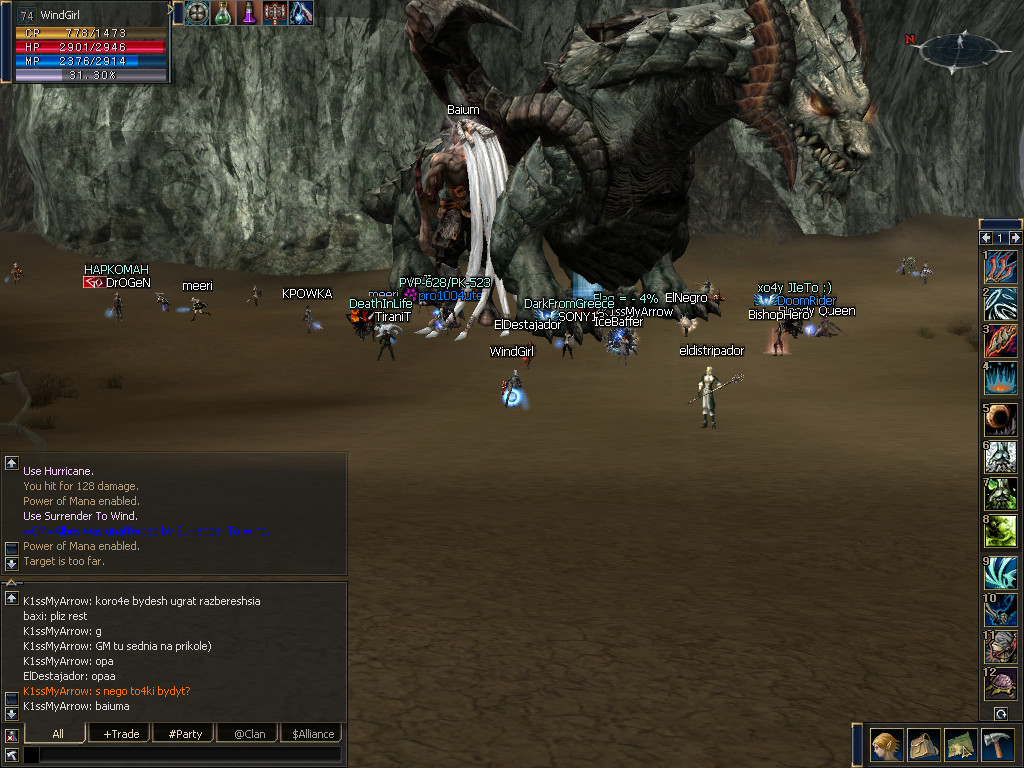The image size is (1024, 768).
Task: Select the @Clan chat tab
Action: click(248, 734)
